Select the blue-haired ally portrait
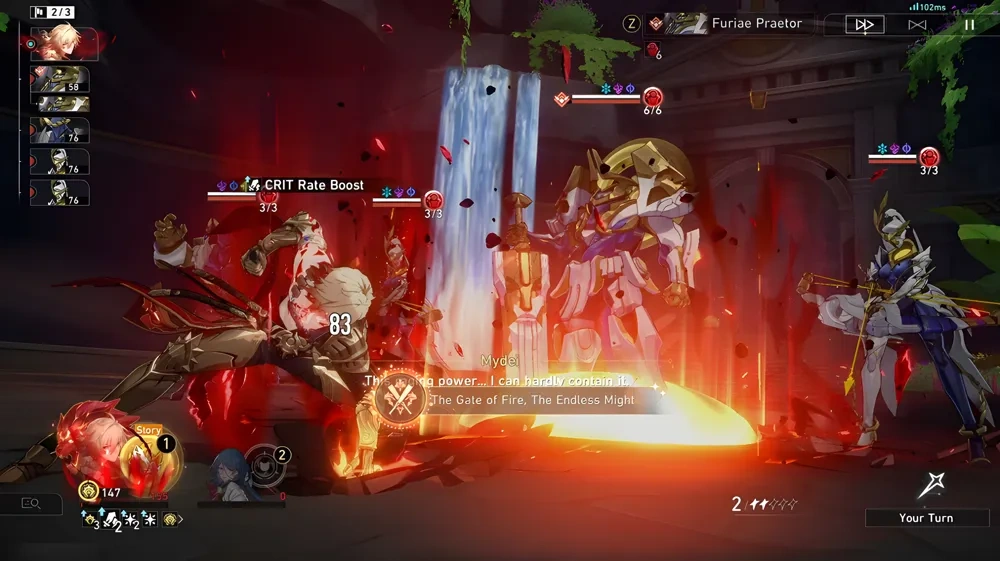The height and width of the screenshot is (561, 1000). pyautogui.click(x=226, y=473)
